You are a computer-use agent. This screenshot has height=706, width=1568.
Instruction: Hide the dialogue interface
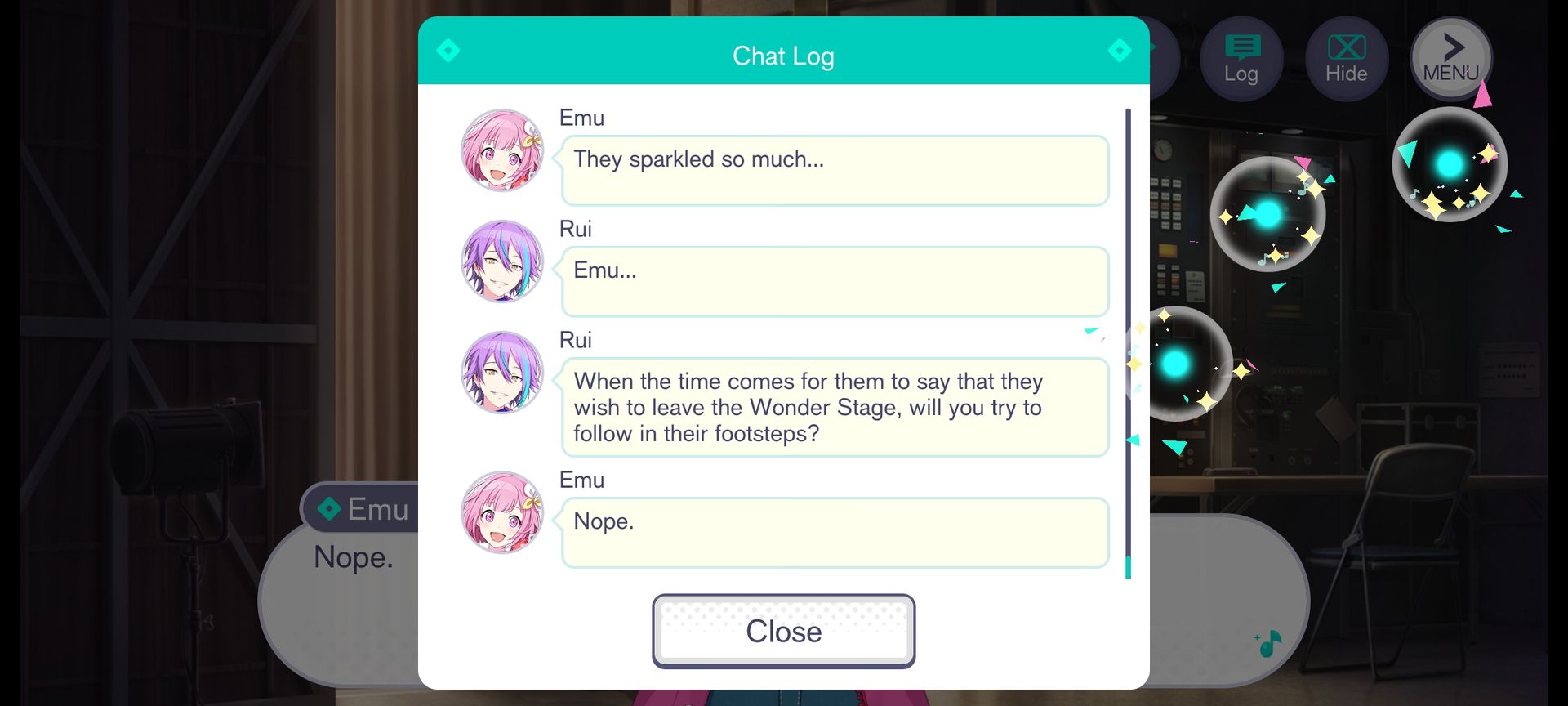coord(1346,59)
